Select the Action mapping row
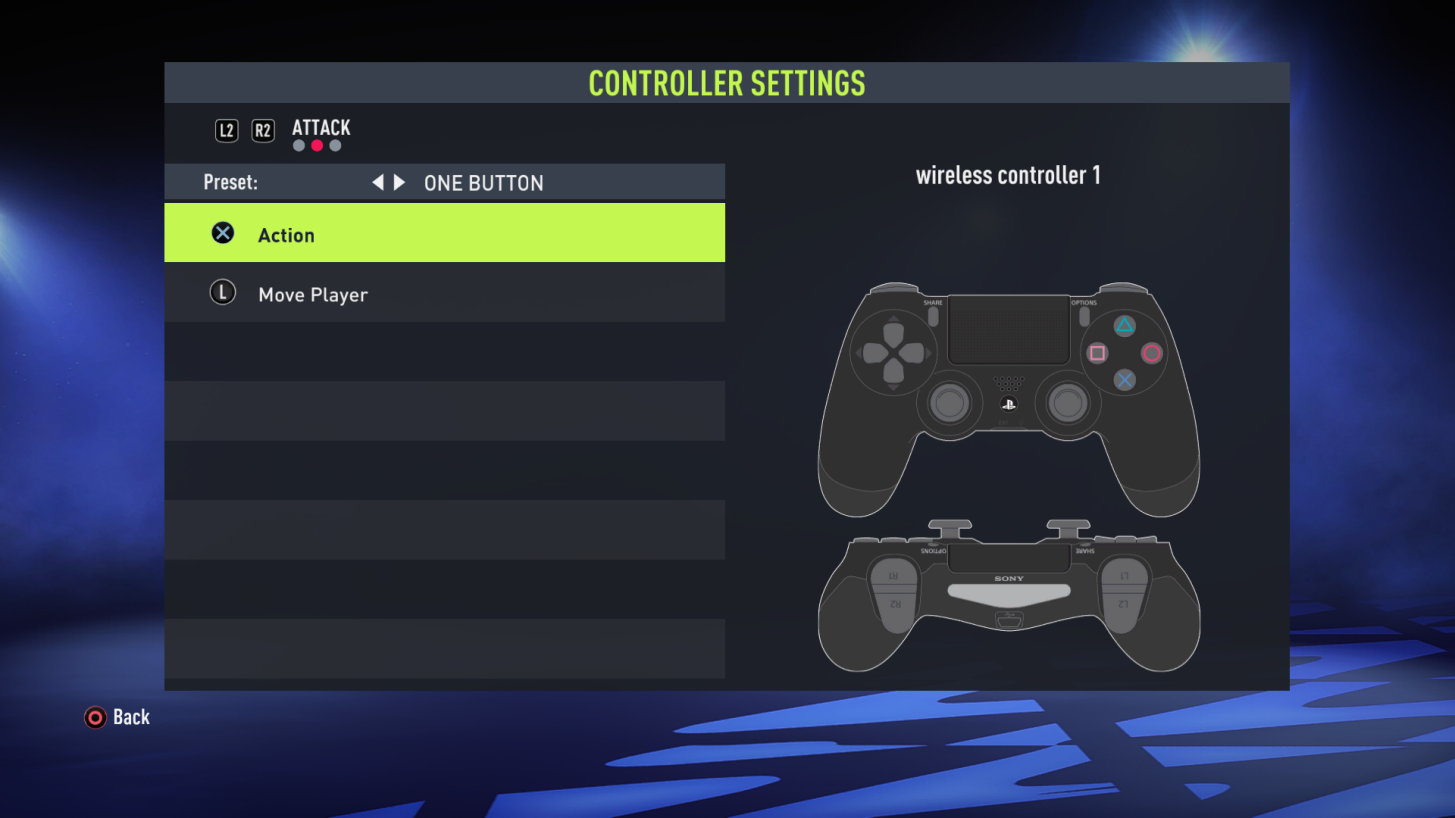1455x818 pixels. [x=445, y=233]
